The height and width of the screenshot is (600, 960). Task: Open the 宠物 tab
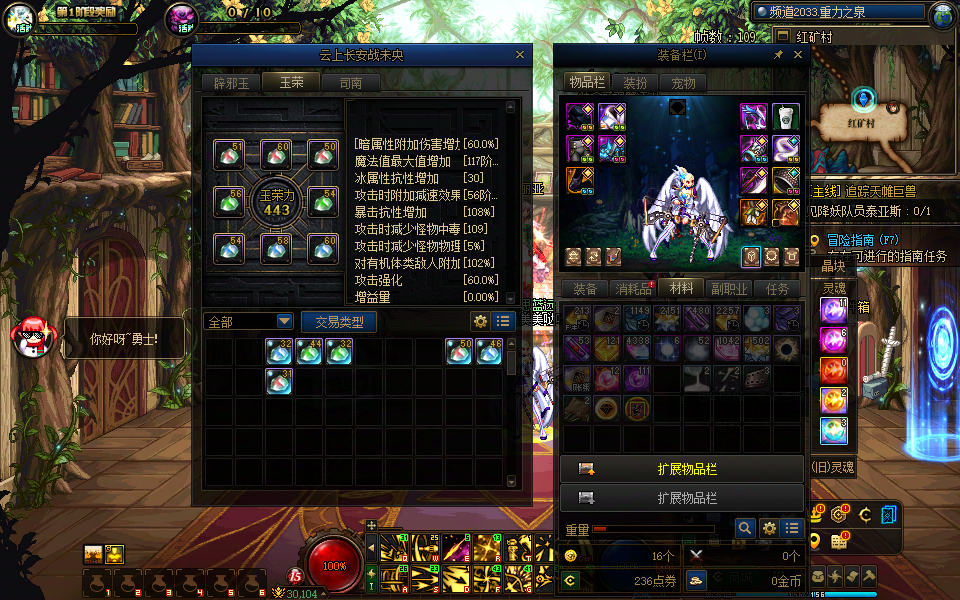pyautogui.click(x=683, y=83)
